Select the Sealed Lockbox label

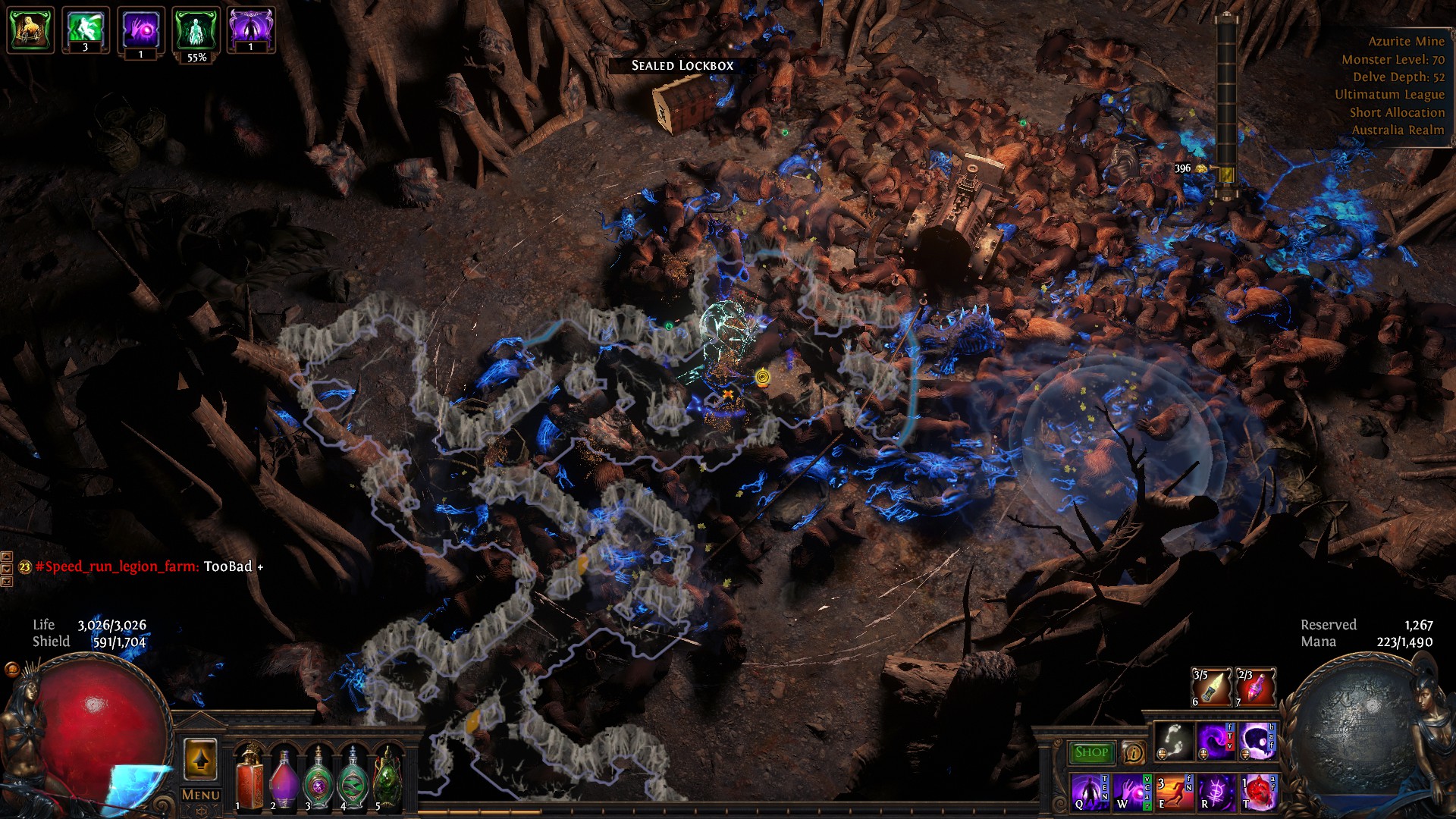click(682, 65)
